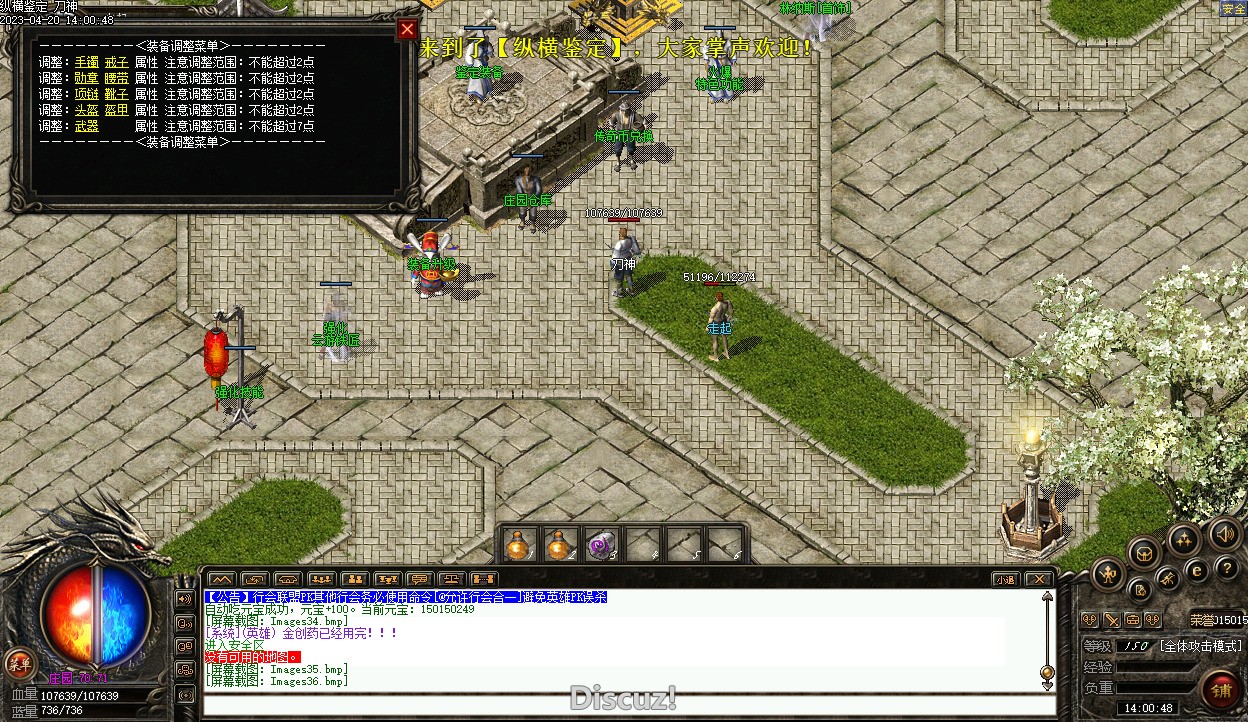The width and height of the screenshot is (1248, 722).
Task: Use the potion in hotbar slot 1
Action: coord(518,545)
